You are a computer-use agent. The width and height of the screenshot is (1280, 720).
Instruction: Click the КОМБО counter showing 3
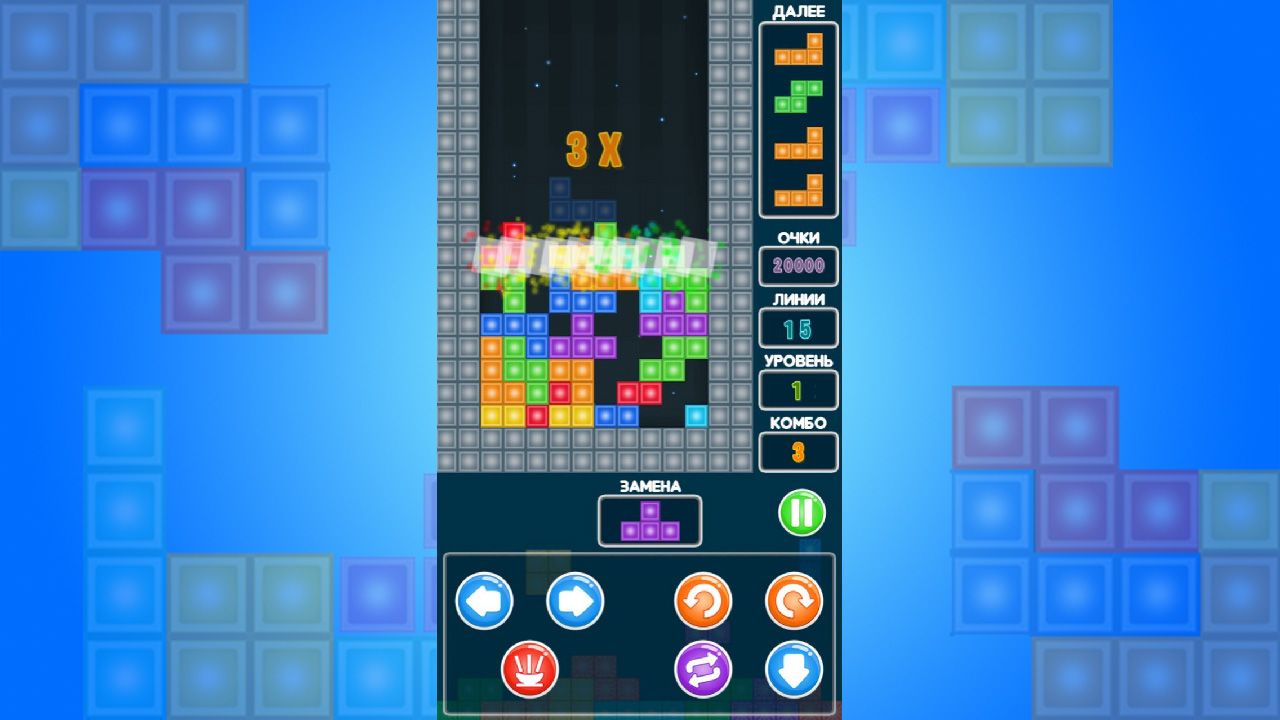(798, 452)
